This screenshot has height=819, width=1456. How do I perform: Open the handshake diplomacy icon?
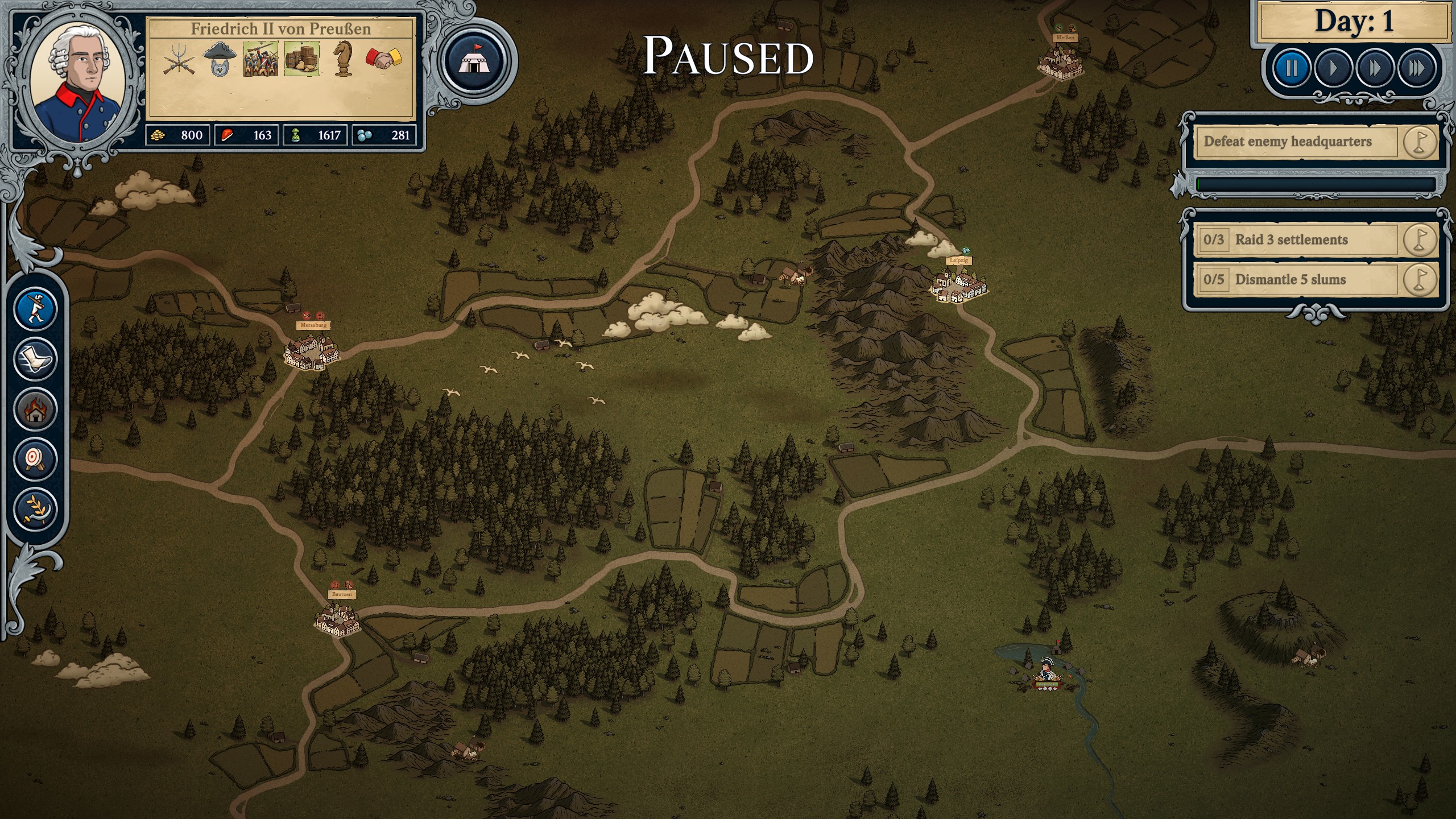(384, 59)
